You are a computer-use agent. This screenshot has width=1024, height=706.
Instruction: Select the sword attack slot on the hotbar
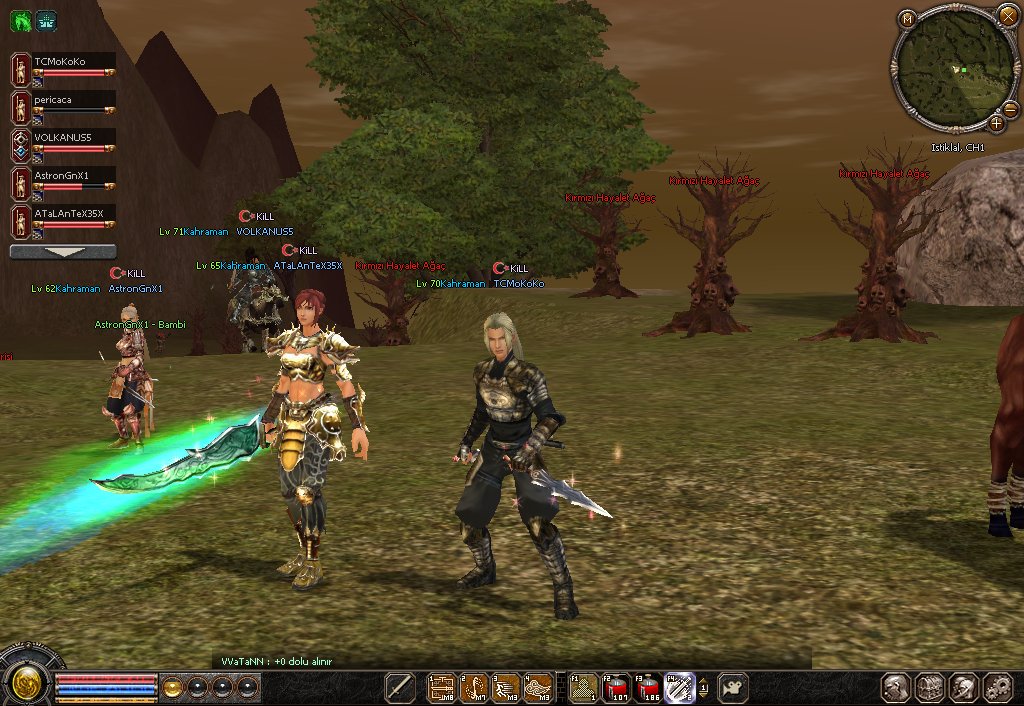400,688
